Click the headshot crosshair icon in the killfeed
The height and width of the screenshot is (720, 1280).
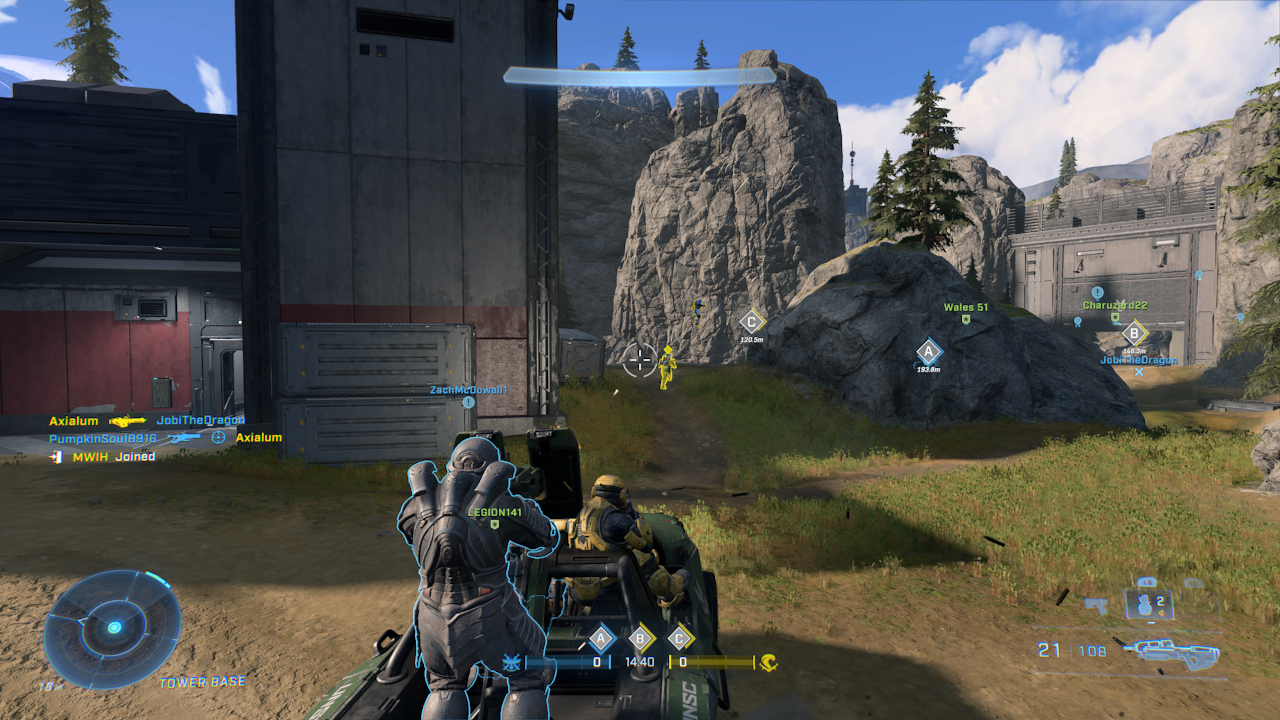coord(218,438)
